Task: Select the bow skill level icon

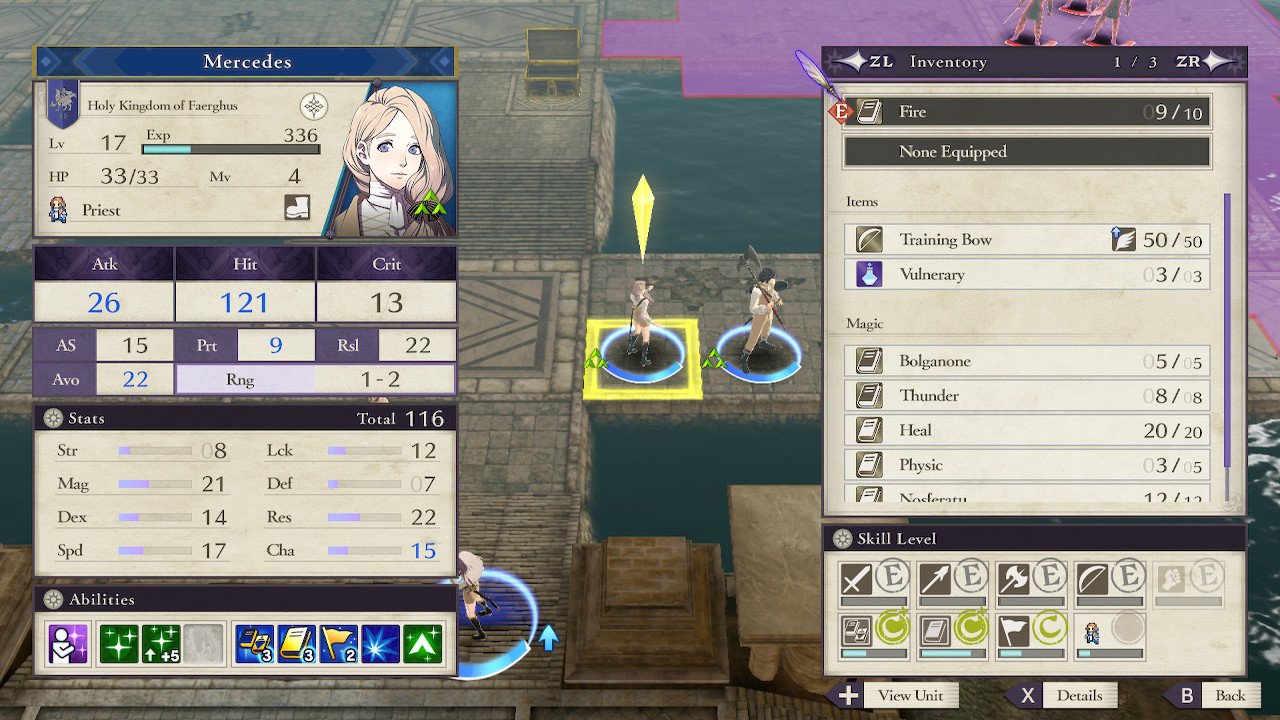Action: [1092, 579]
